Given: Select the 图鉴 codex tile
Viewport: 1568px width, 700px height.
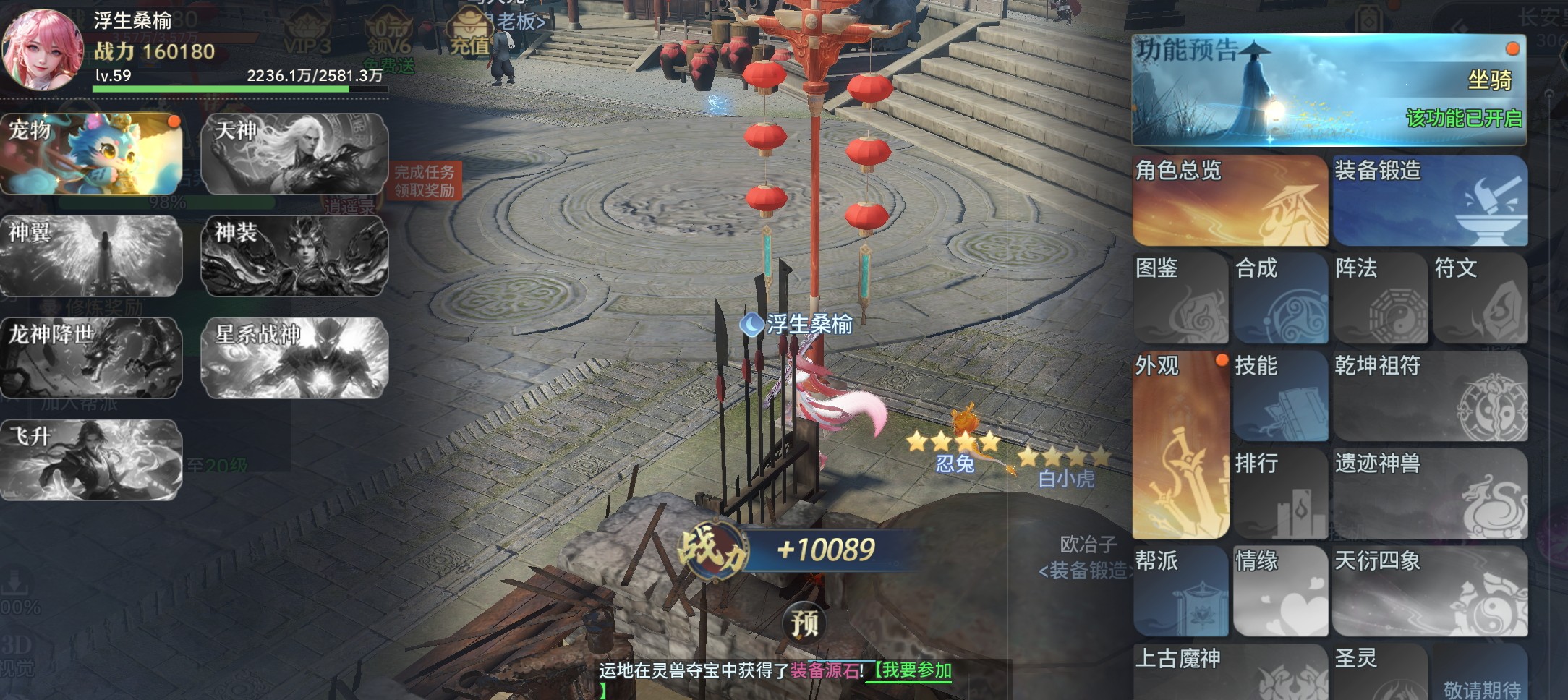Looking at the screenshot, I should tap(1180, 298).
